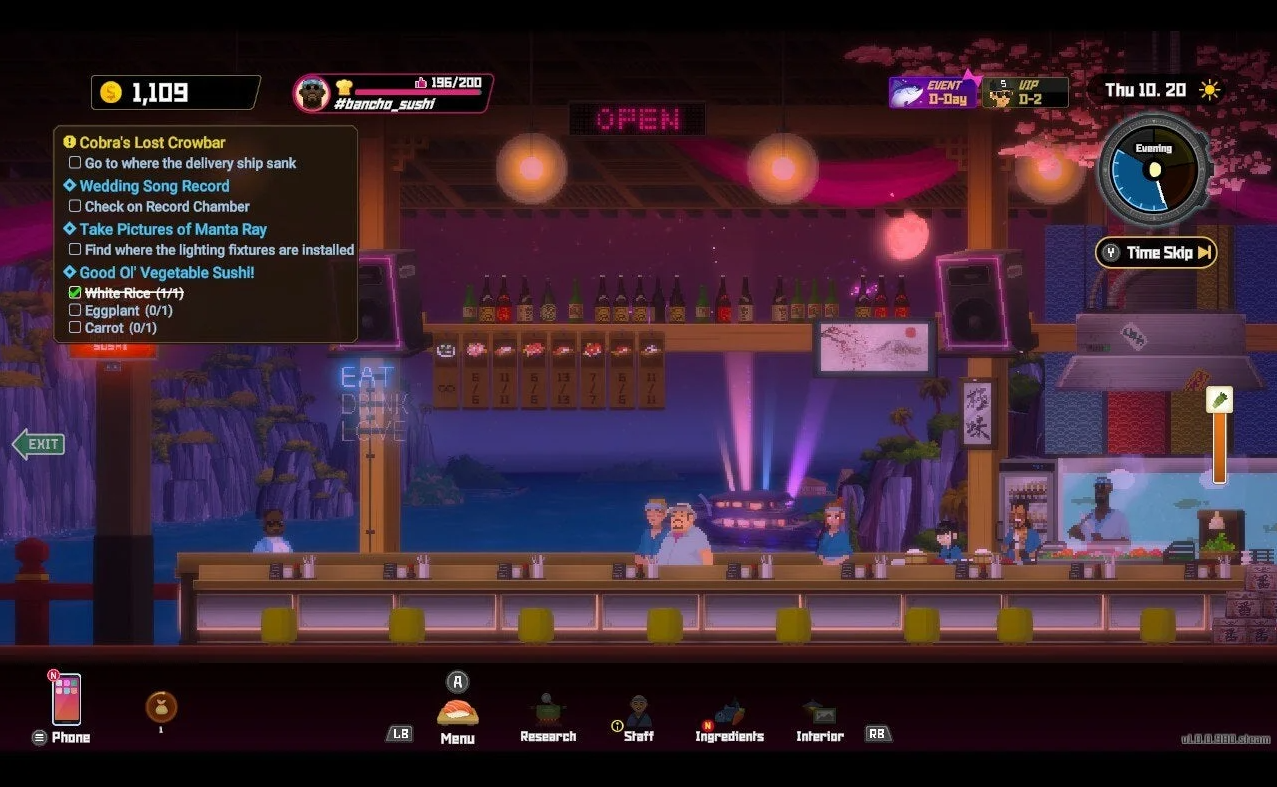Select Good Ol' Vegetable Sushi quest
The width and height of the screenshot is (1277, 787).
(166, 272)
